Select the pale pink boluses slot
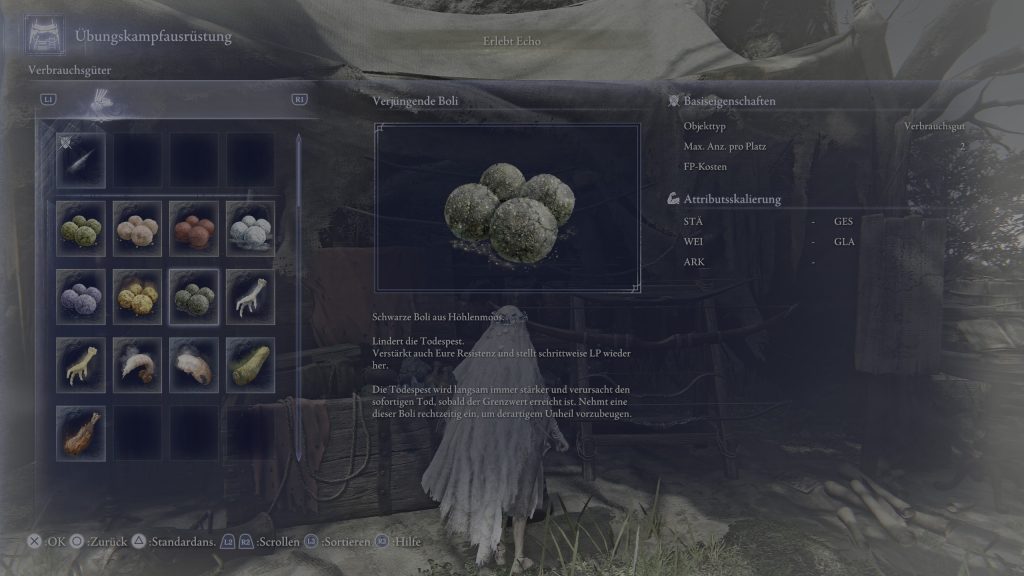Screen dimensions: 1024x576 (137, 228)
